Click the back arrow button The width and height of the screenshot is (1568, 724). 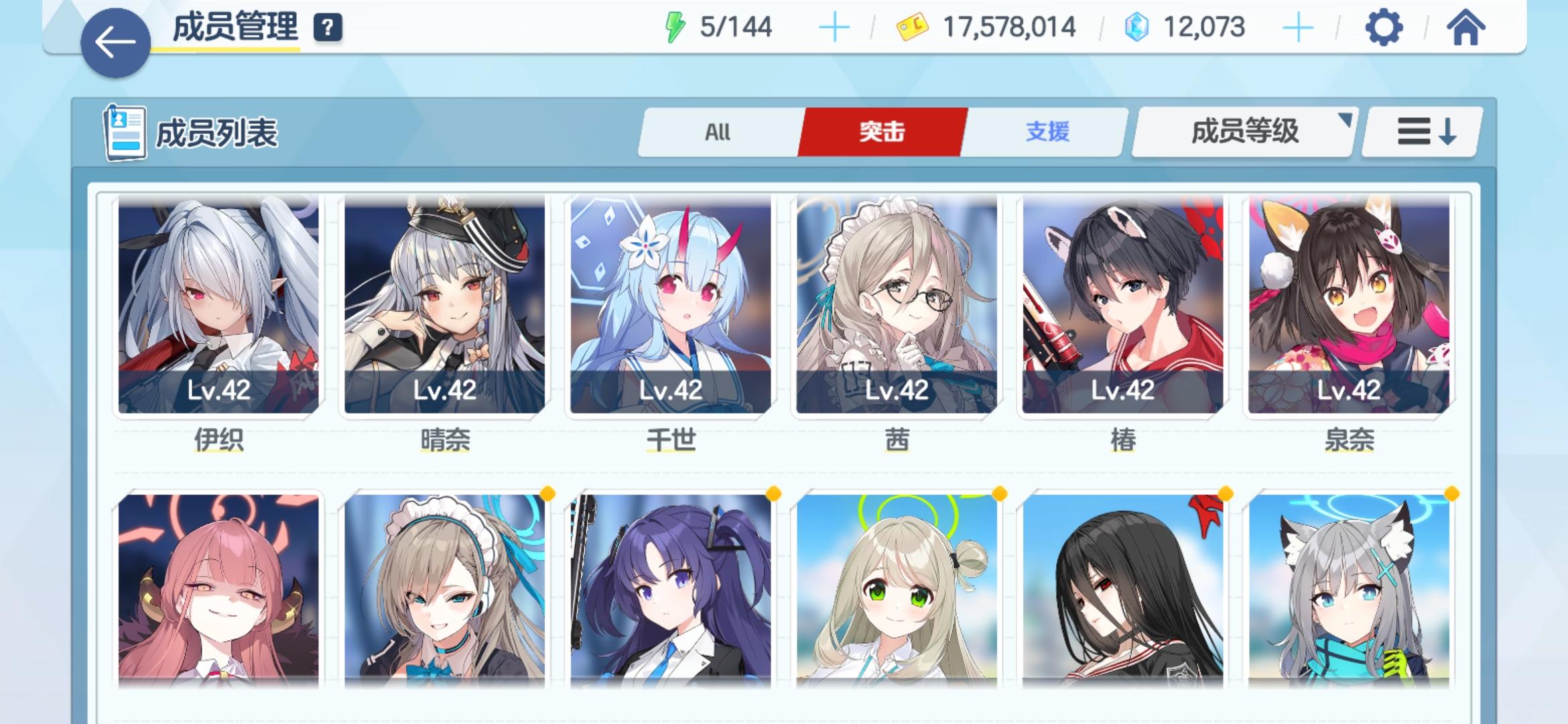(x=115, y=42)
